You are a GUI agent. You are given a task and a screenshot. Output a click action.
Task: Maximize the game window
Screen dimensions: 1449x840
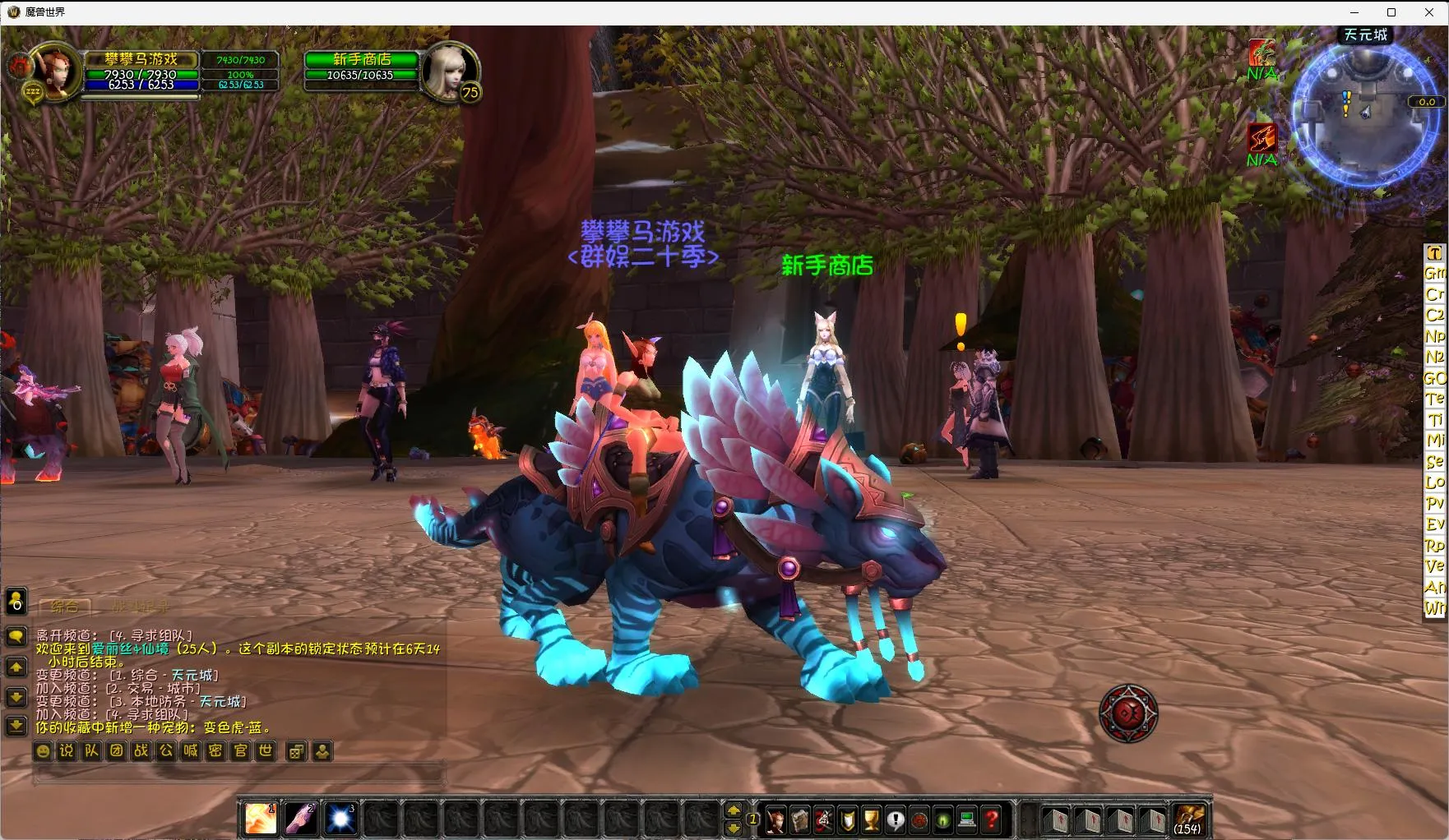click(1391, 12)
